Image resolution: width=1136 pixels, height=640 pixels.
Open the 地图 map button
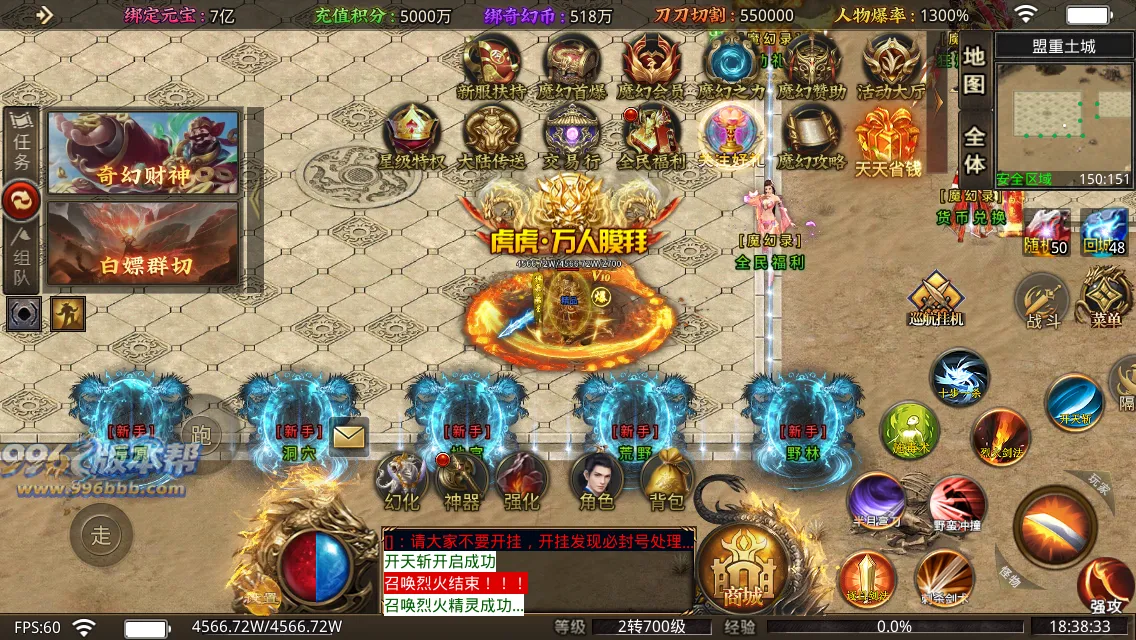click(x=975, y=69)
